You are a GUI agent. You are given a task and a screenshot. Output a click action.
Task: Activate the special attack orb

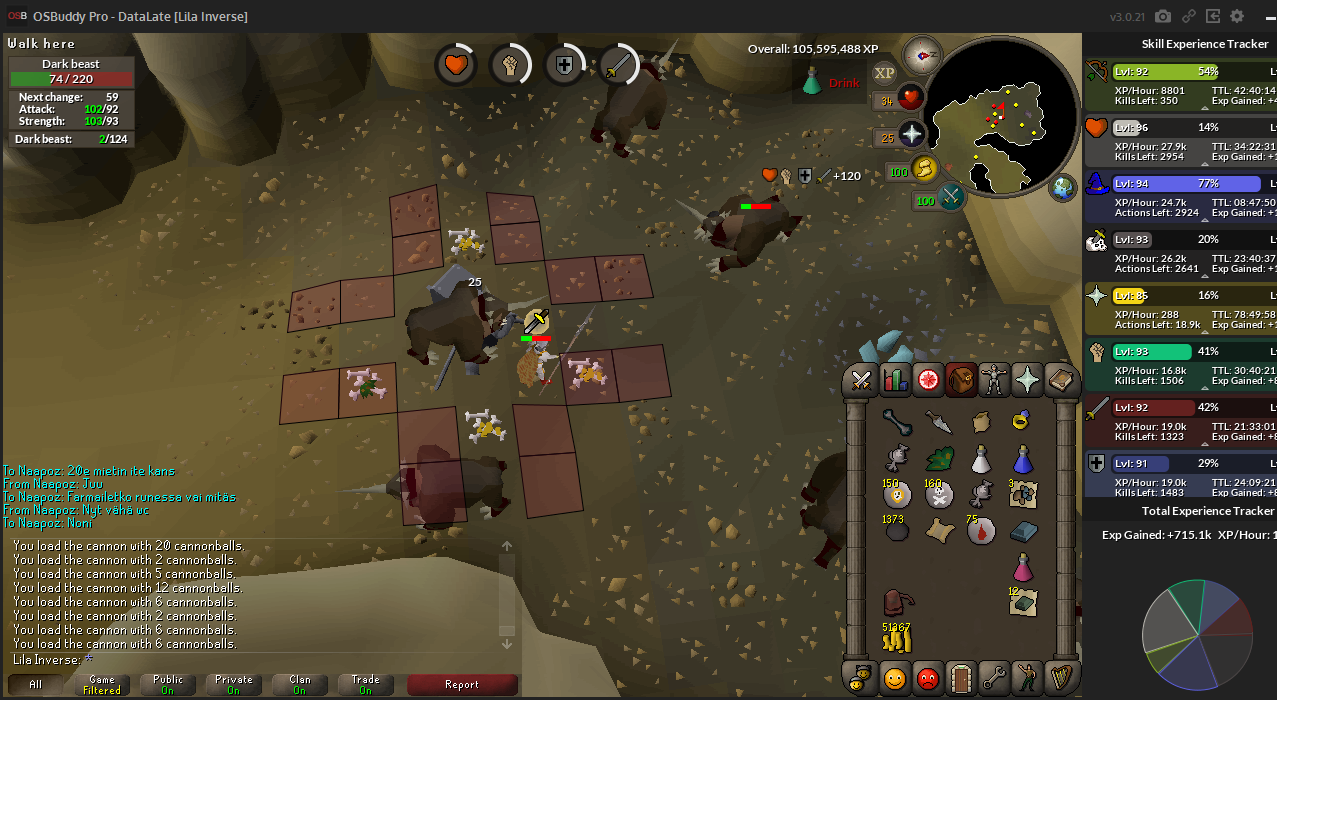pos(950,197)
